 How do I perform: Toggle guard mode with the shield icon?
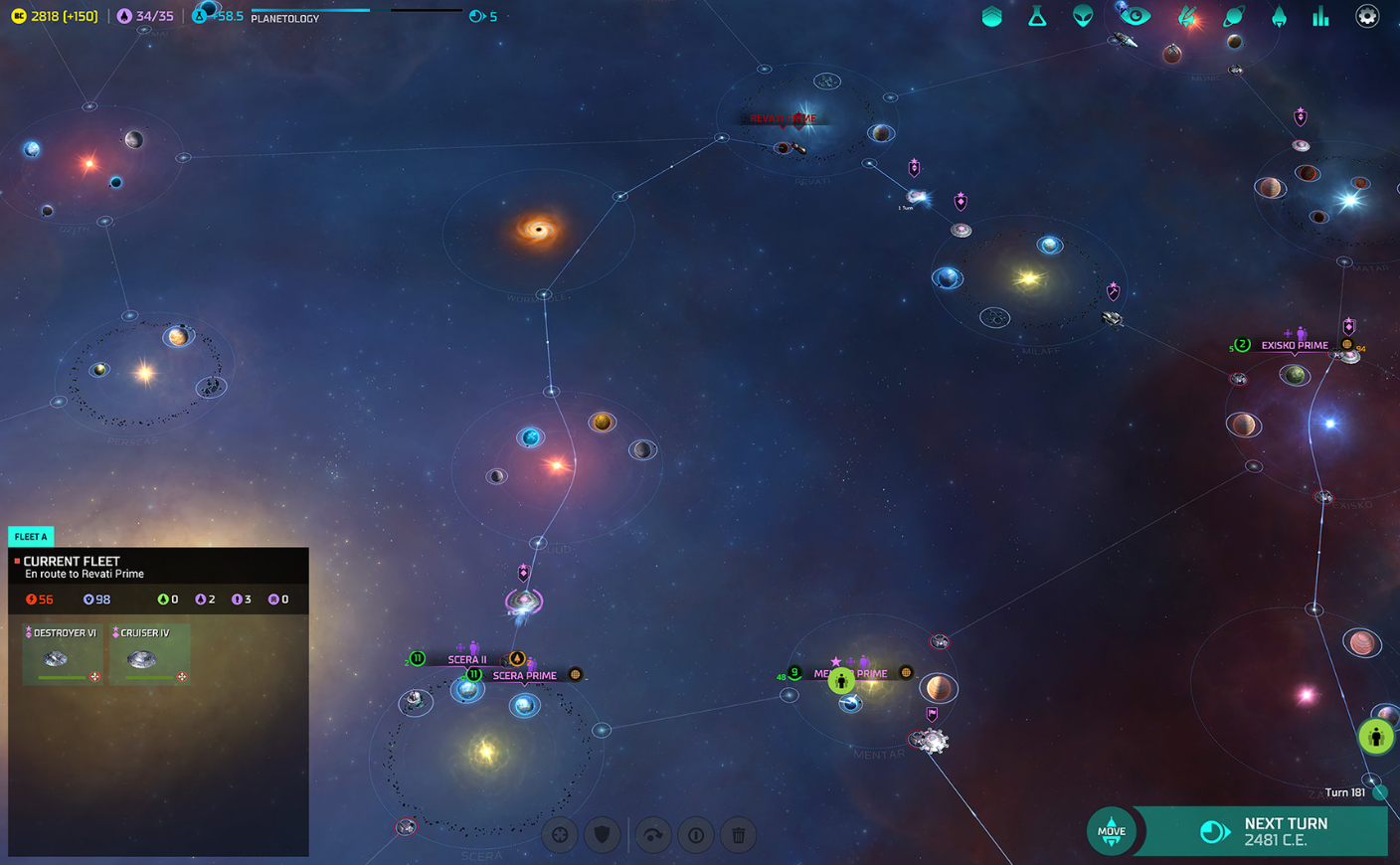click(602, 835)
